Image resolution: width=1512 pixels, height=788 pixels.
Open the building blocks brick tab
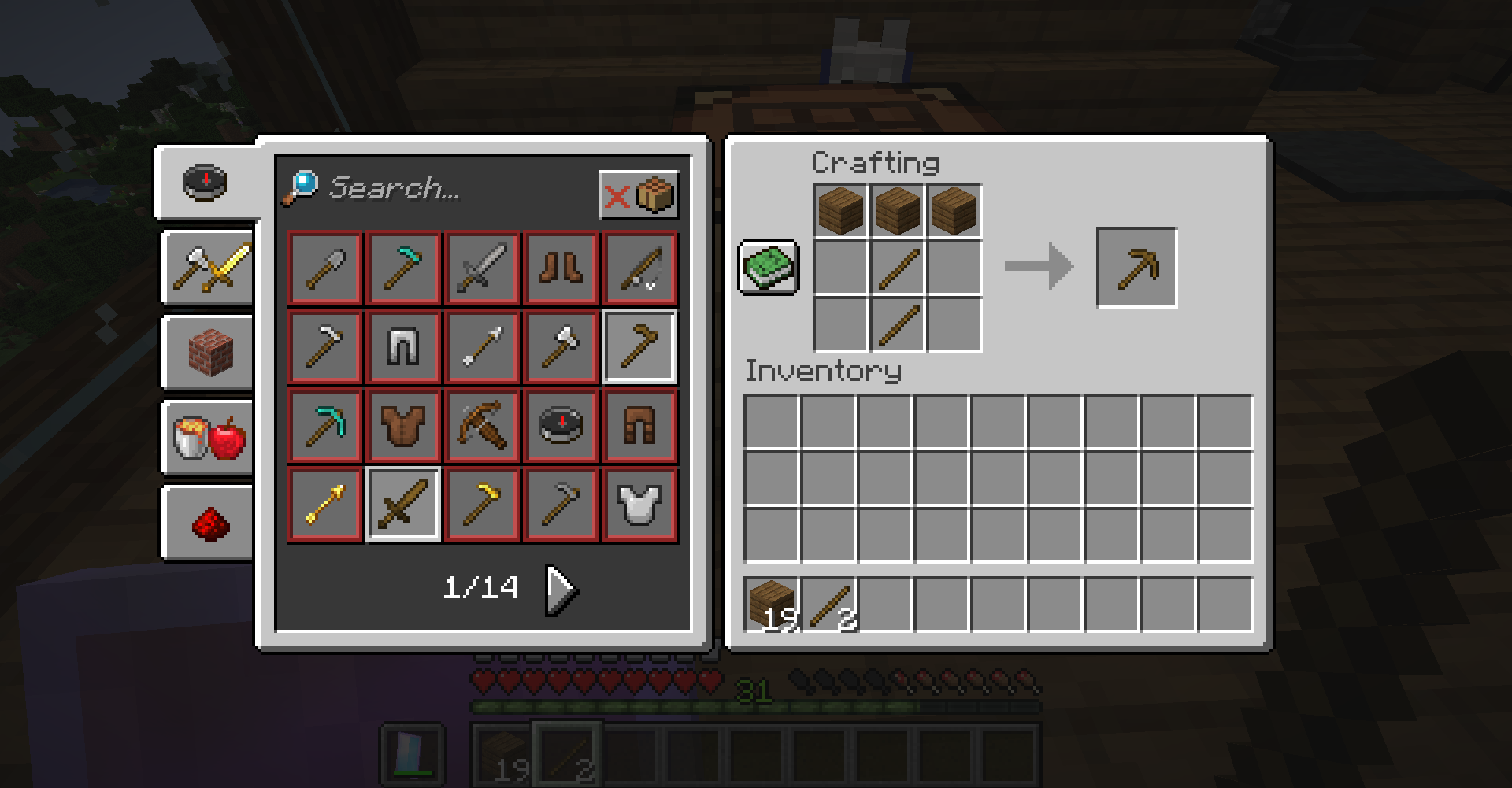[209, 352]
